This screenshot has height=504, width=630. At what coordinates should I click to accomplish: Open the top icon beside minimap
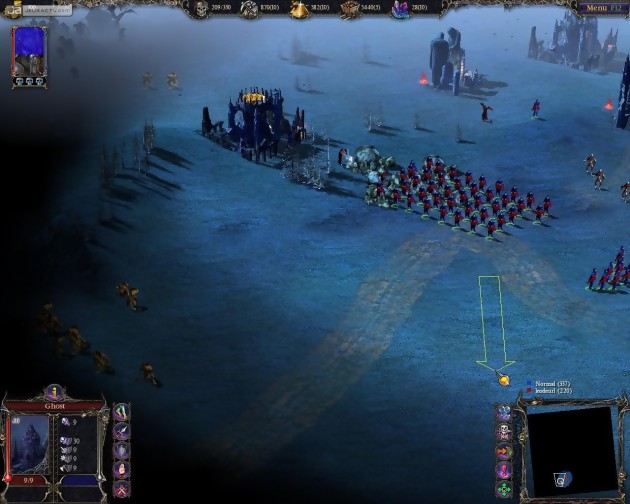tap(504, 413)
